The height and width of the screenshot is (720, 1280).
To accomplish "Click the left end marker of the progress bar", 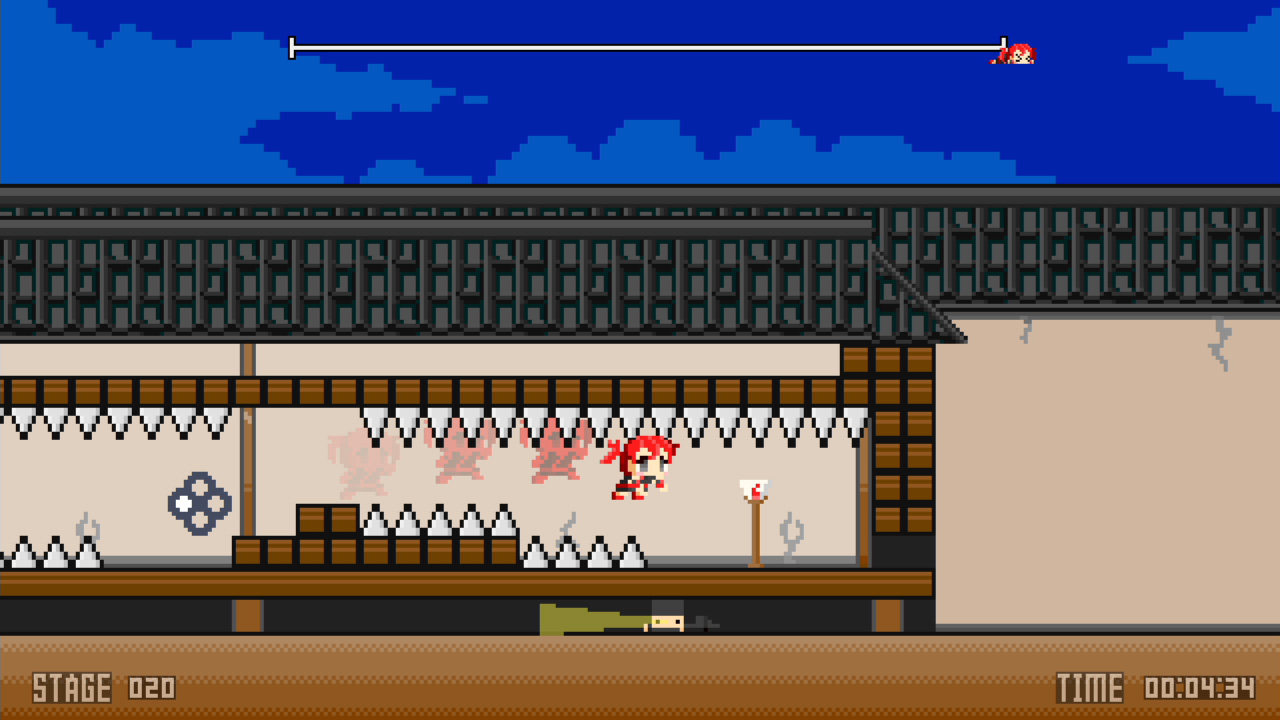I will tap(292, 46).
